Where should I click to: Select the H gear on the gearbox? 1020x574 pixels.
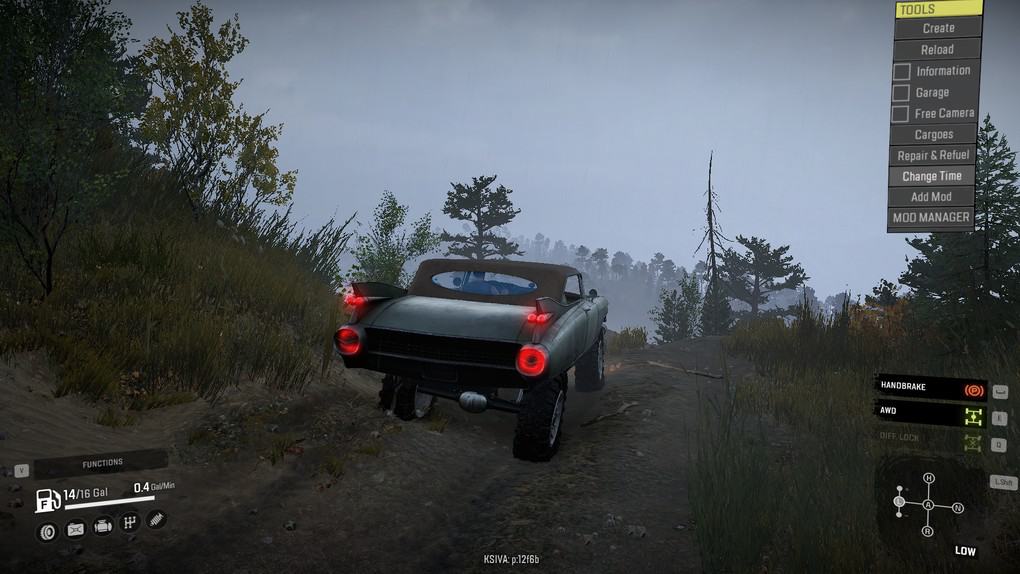(928, 478)
